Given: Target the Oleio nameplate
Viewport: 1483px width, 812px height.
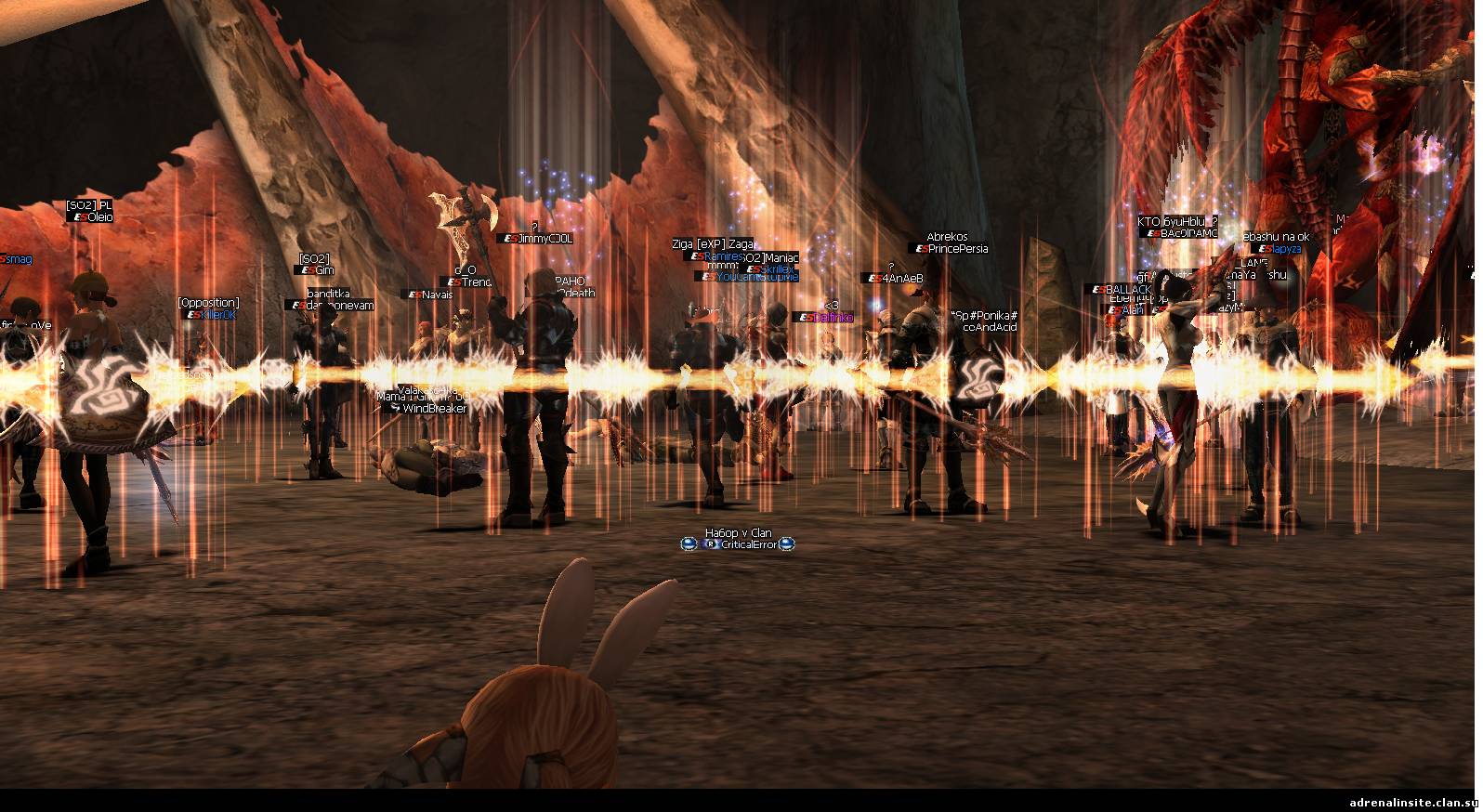Looking at the screenshot, I should (99, 216).
